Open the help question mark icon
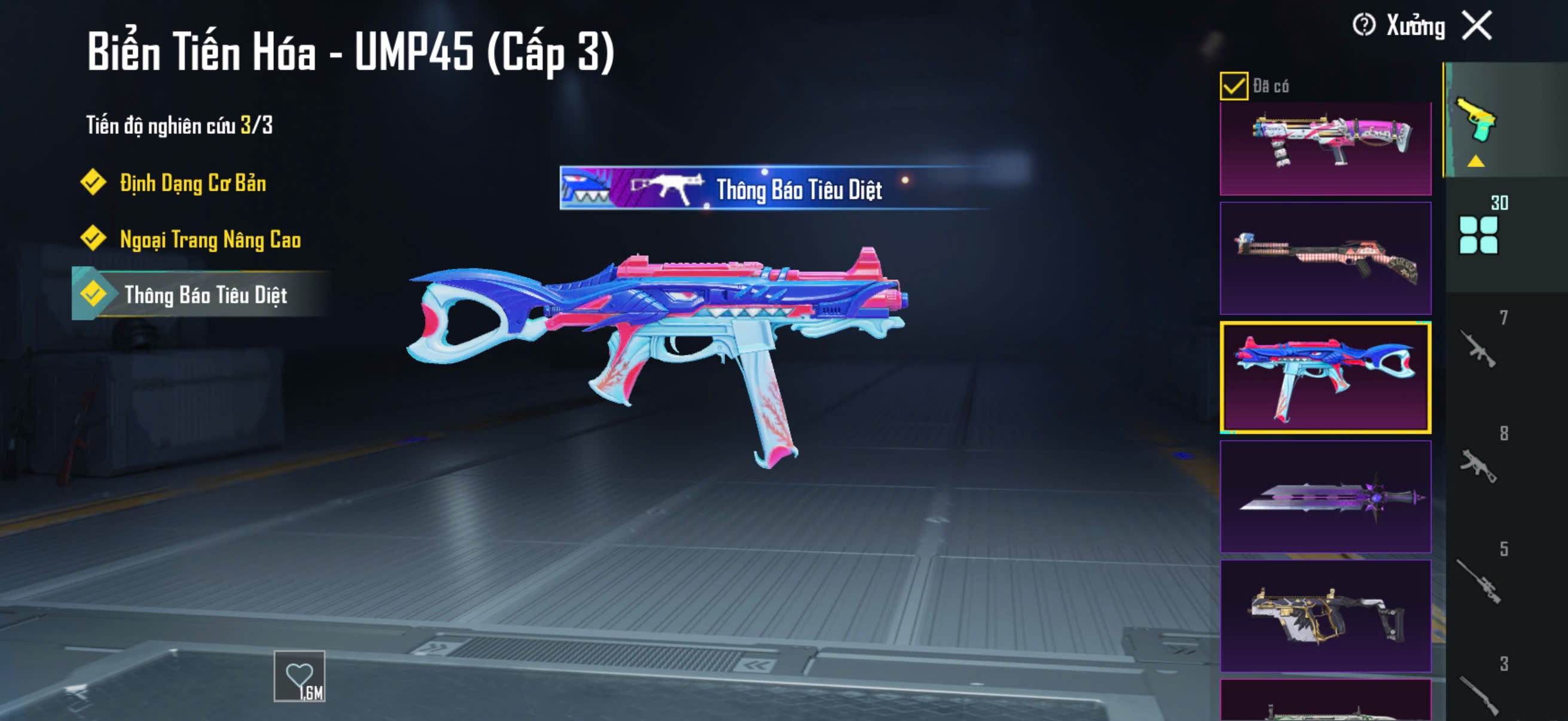 click(1363, 26)
